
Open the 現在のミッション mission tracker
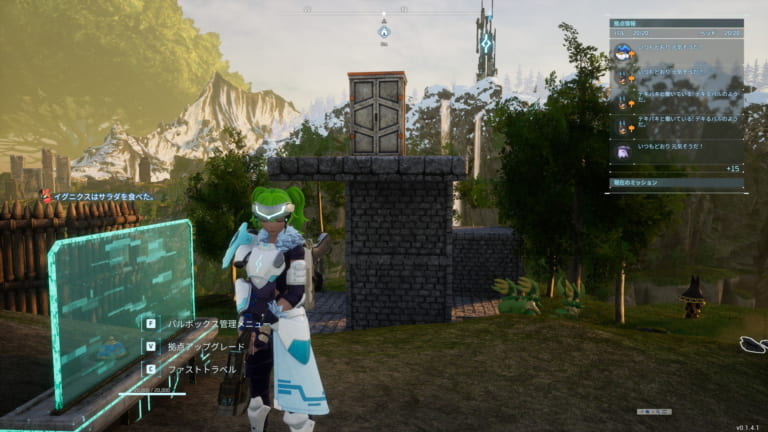(x=676, y=184)
